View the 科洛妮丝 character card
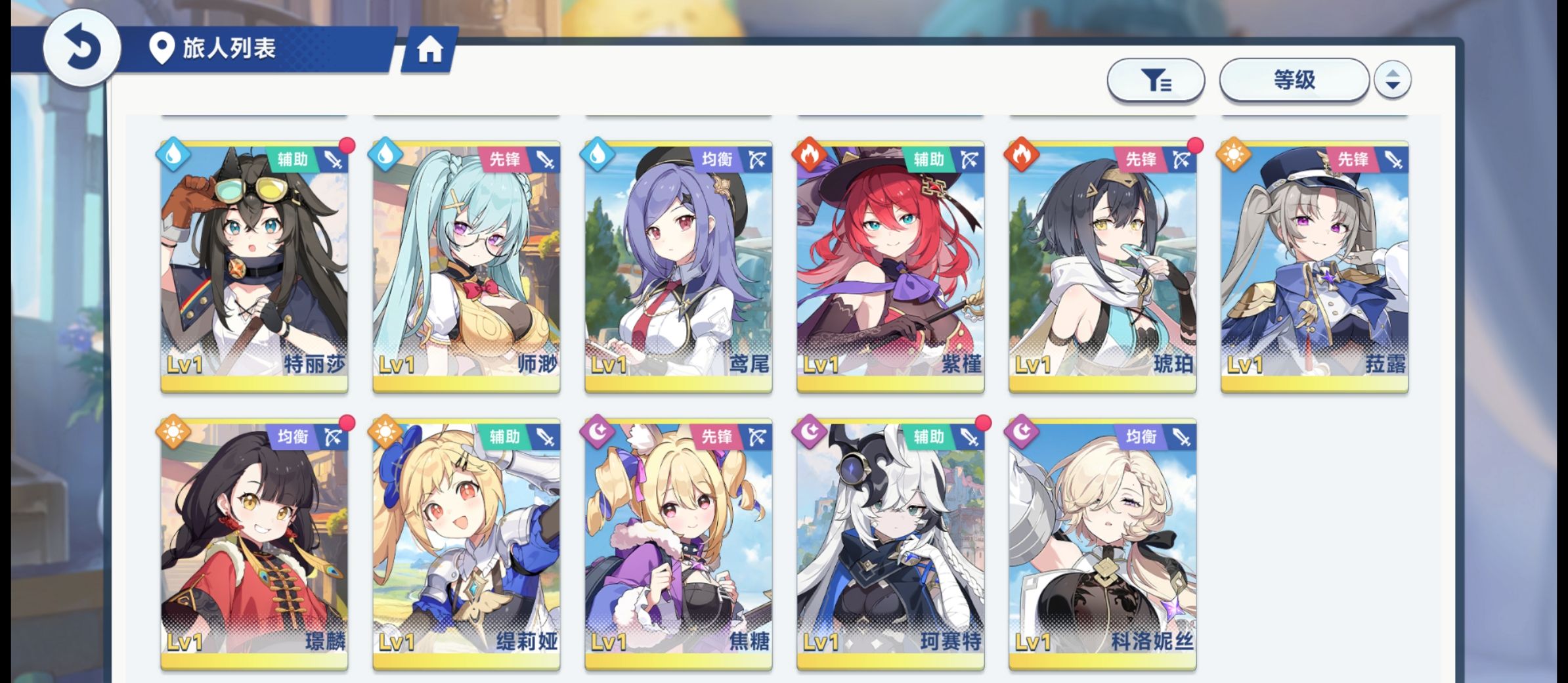1568x683 pixels. click(x=1102, y=544)
